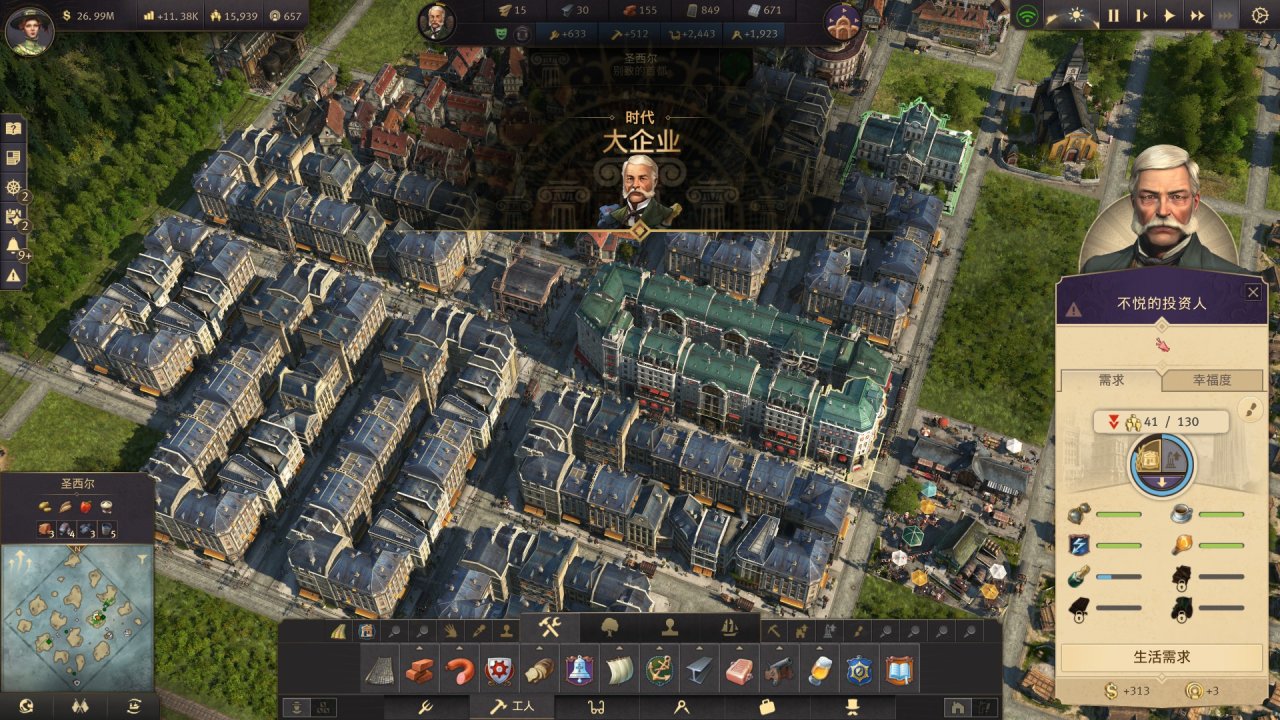Close the unhappy investors panel
The width and height of the screenshot is (1280, 720).
click(x=1252, y=292)
